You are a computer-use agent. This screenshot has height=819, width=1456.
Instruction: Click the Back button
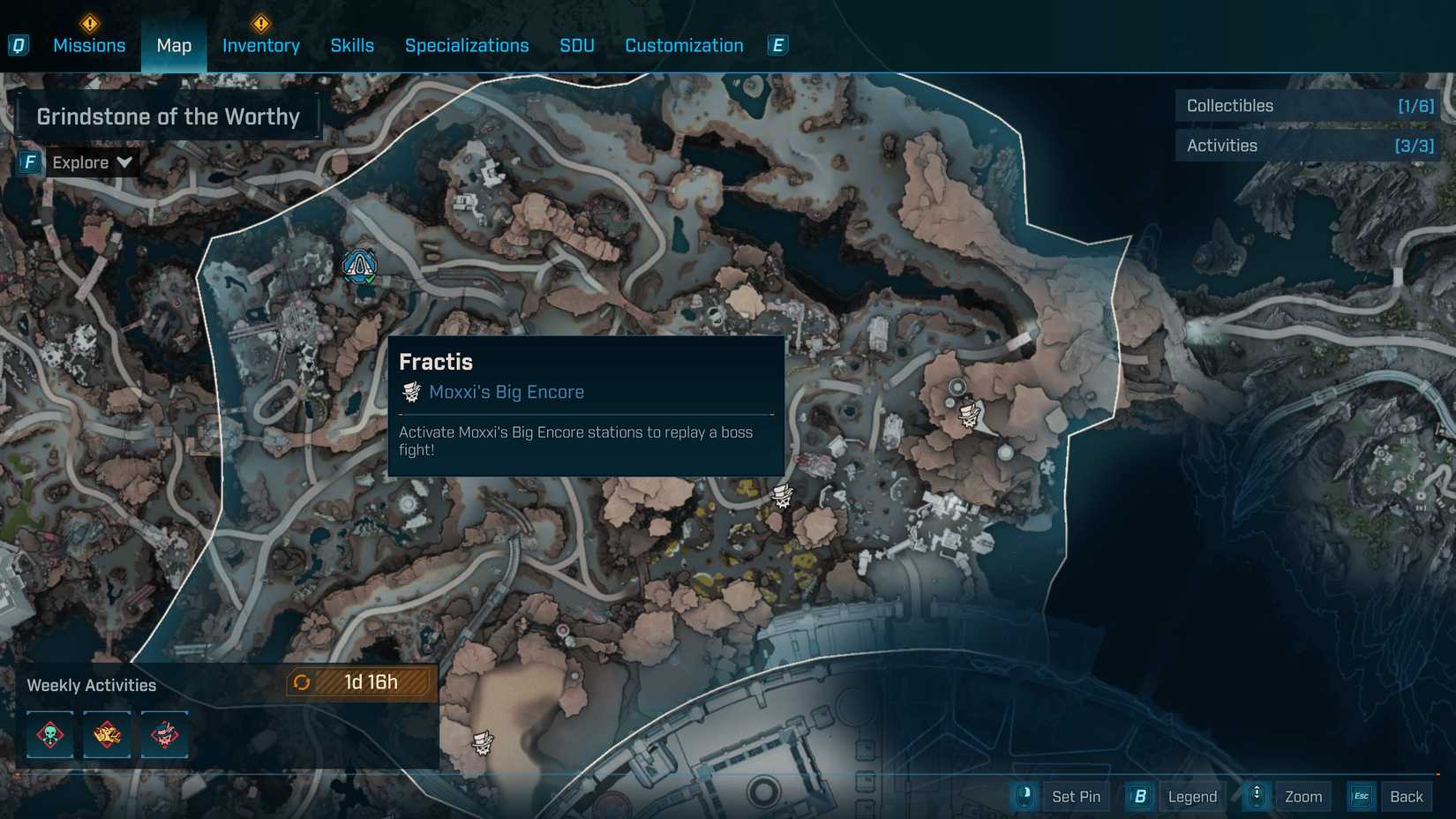1406,797
